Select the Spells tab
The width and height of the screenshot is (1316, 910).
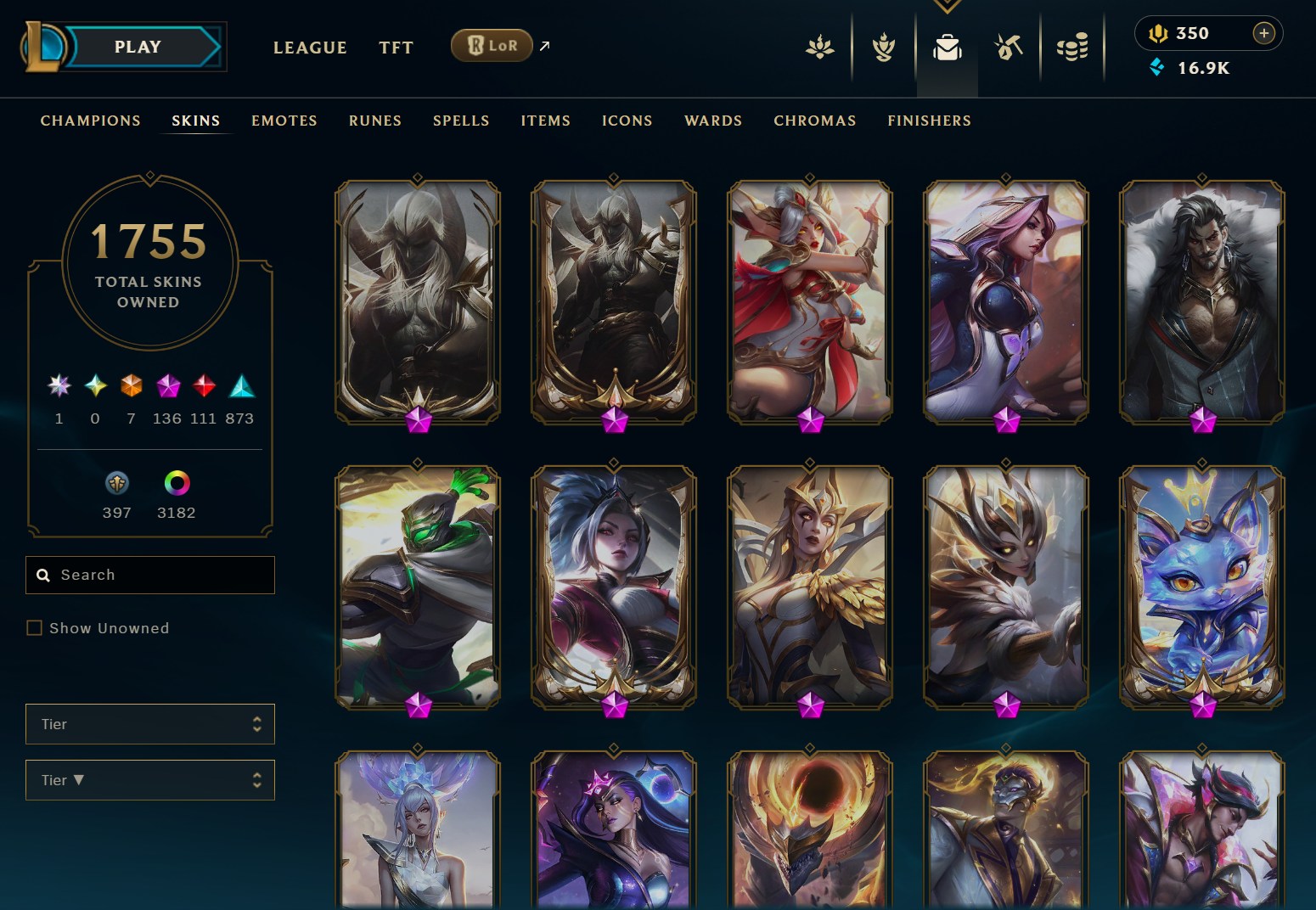point(461,121)
